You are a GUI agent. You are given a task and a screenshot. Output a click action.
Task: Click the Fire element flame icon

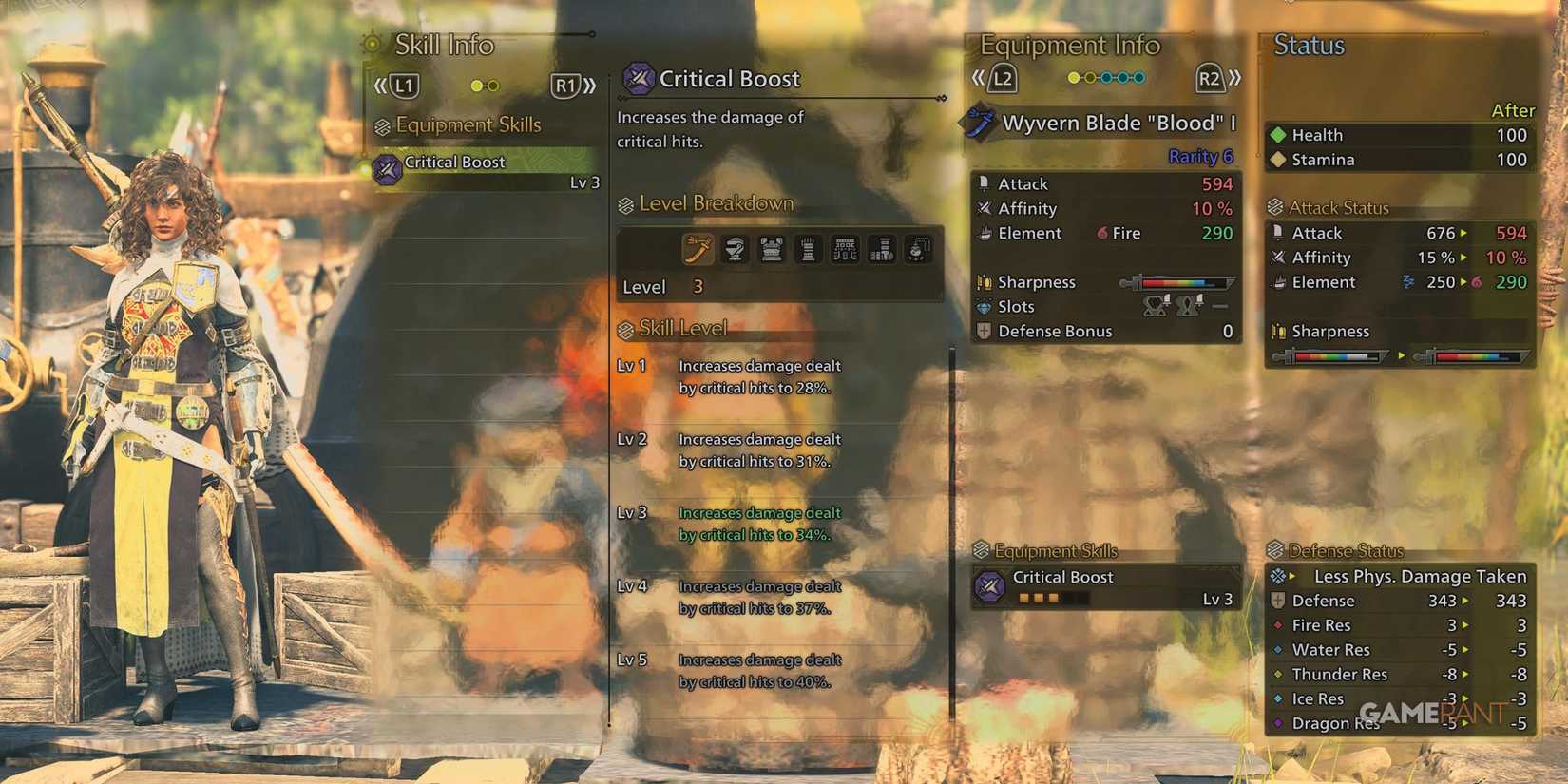(1102, 234)
